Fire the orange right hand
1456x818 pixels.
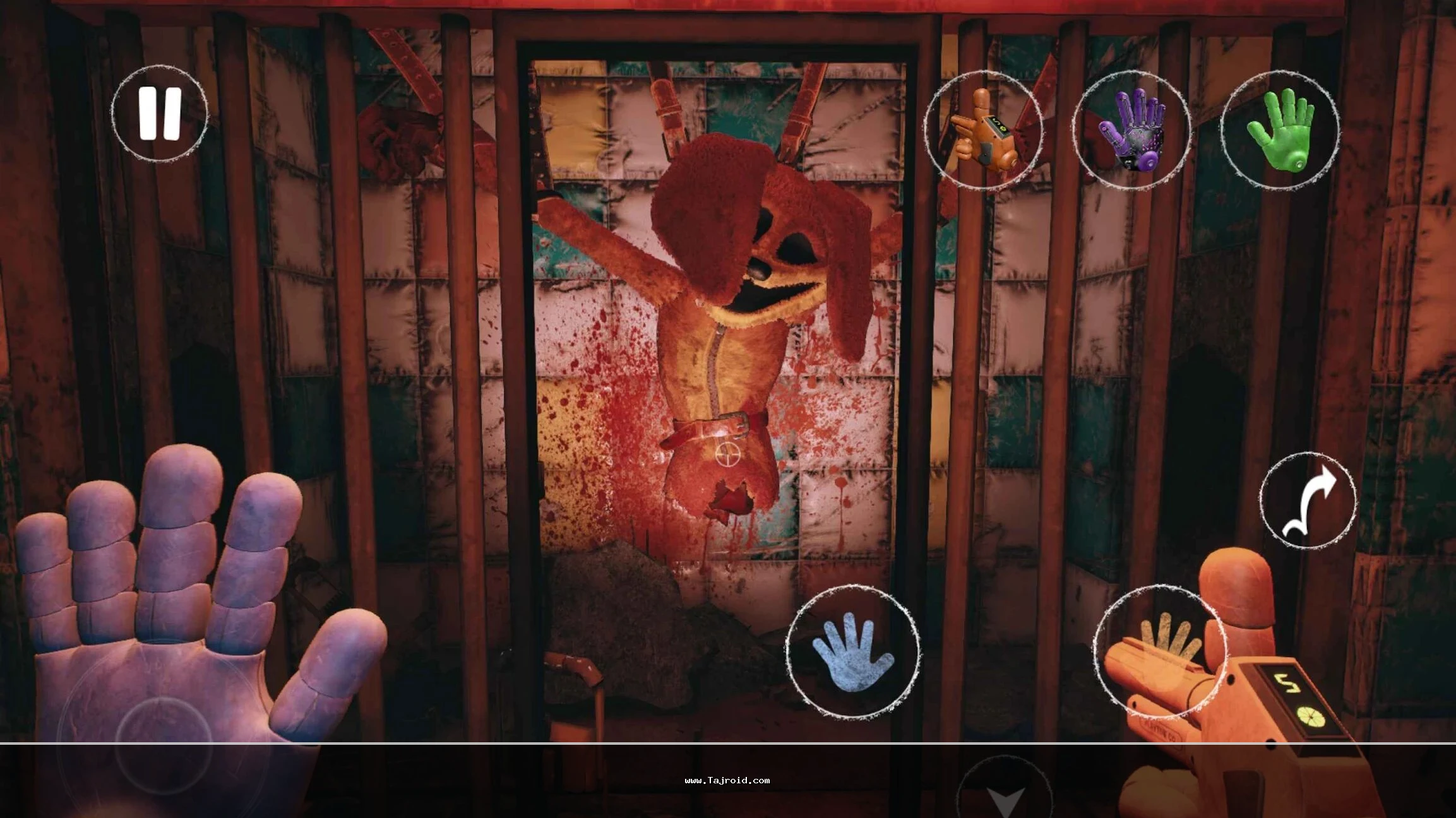coord(1160,652)
